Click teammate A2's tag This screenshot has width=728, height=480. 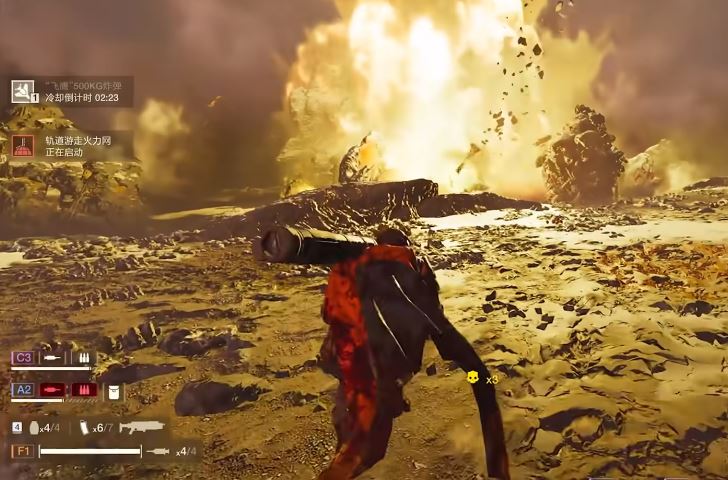(x=23, y=390)
